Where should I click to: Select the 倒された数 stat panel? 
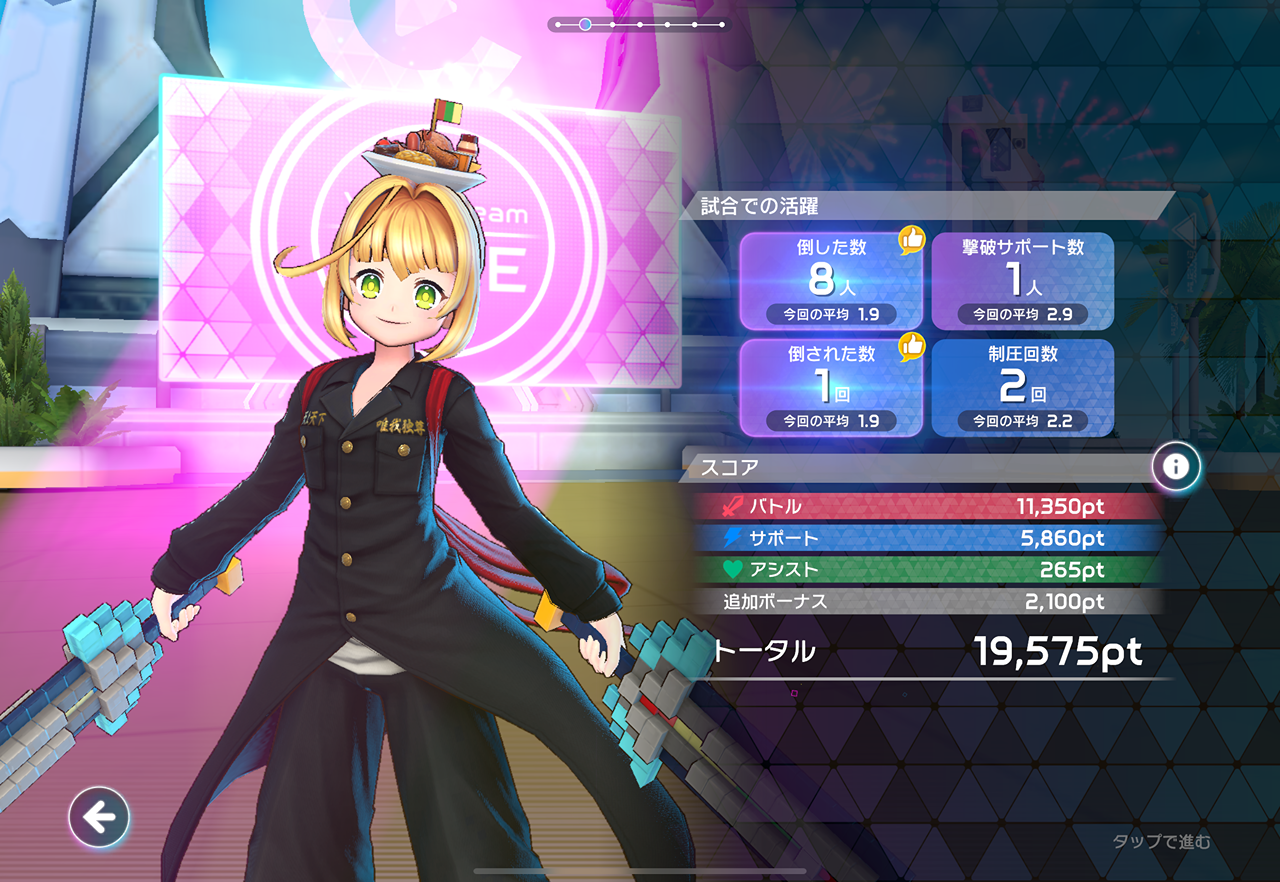point(830,388)
